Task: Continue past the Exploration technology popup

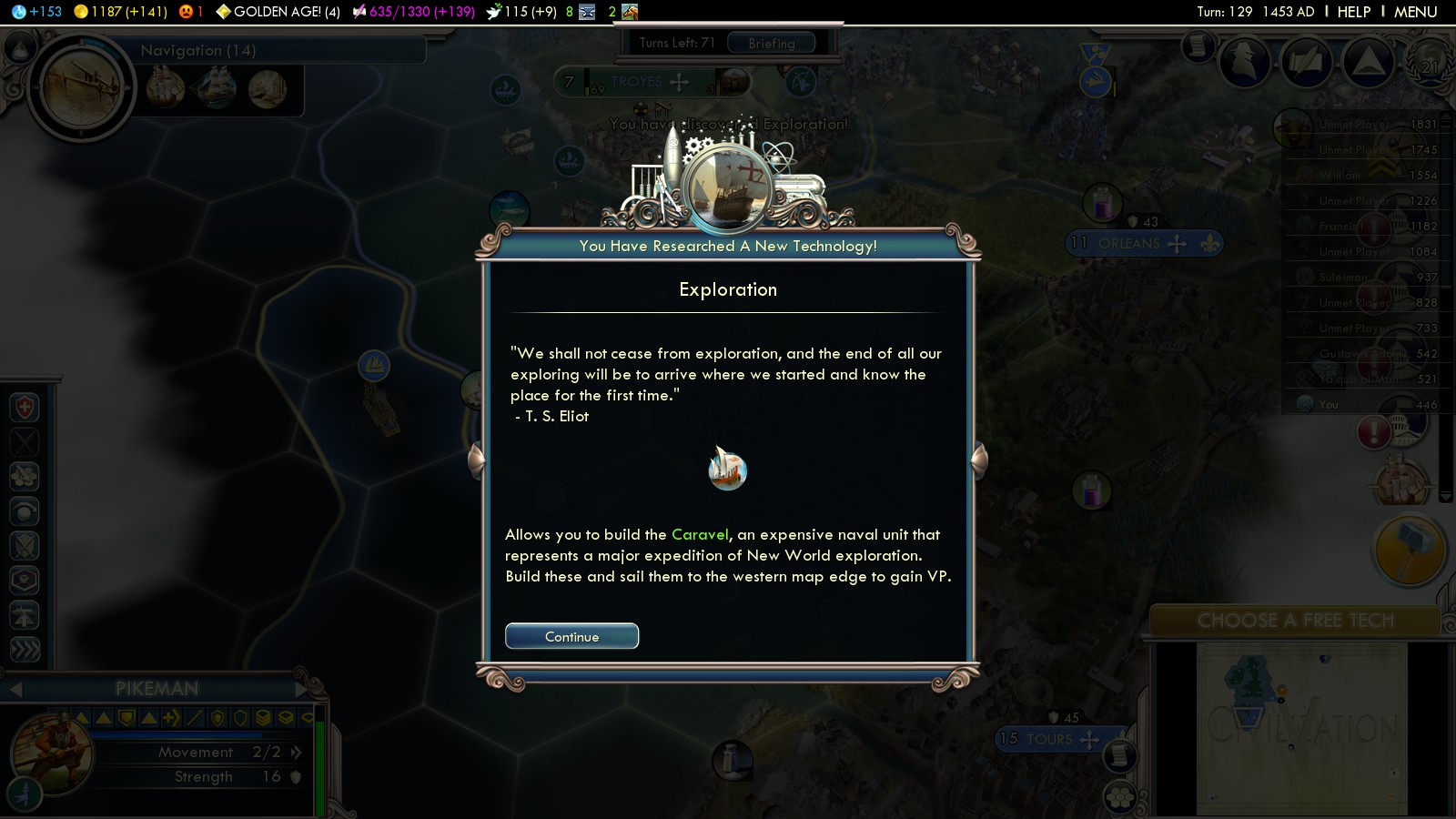Action: (x=571, y=636)
